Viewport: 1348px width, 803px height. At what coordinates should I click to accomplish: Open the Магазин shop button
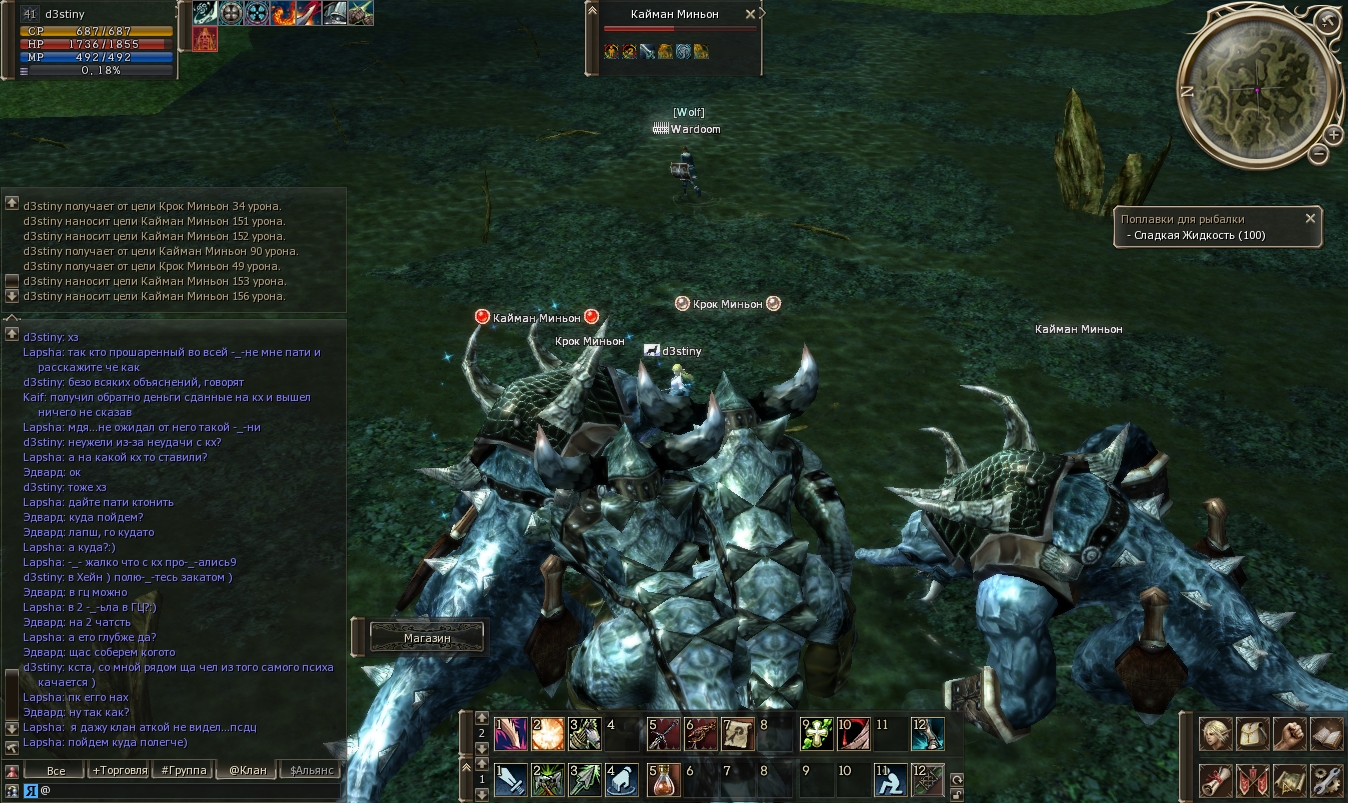(x=427, y=637)
